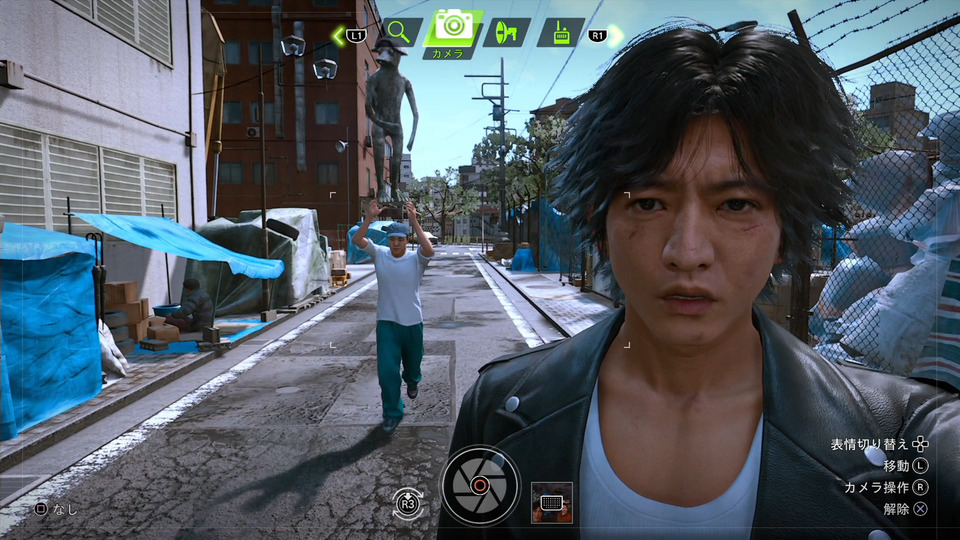Viewport: 960px width, 540px height.
Task: Take a photo with the shutter button
Action: [x=480, y=485]
